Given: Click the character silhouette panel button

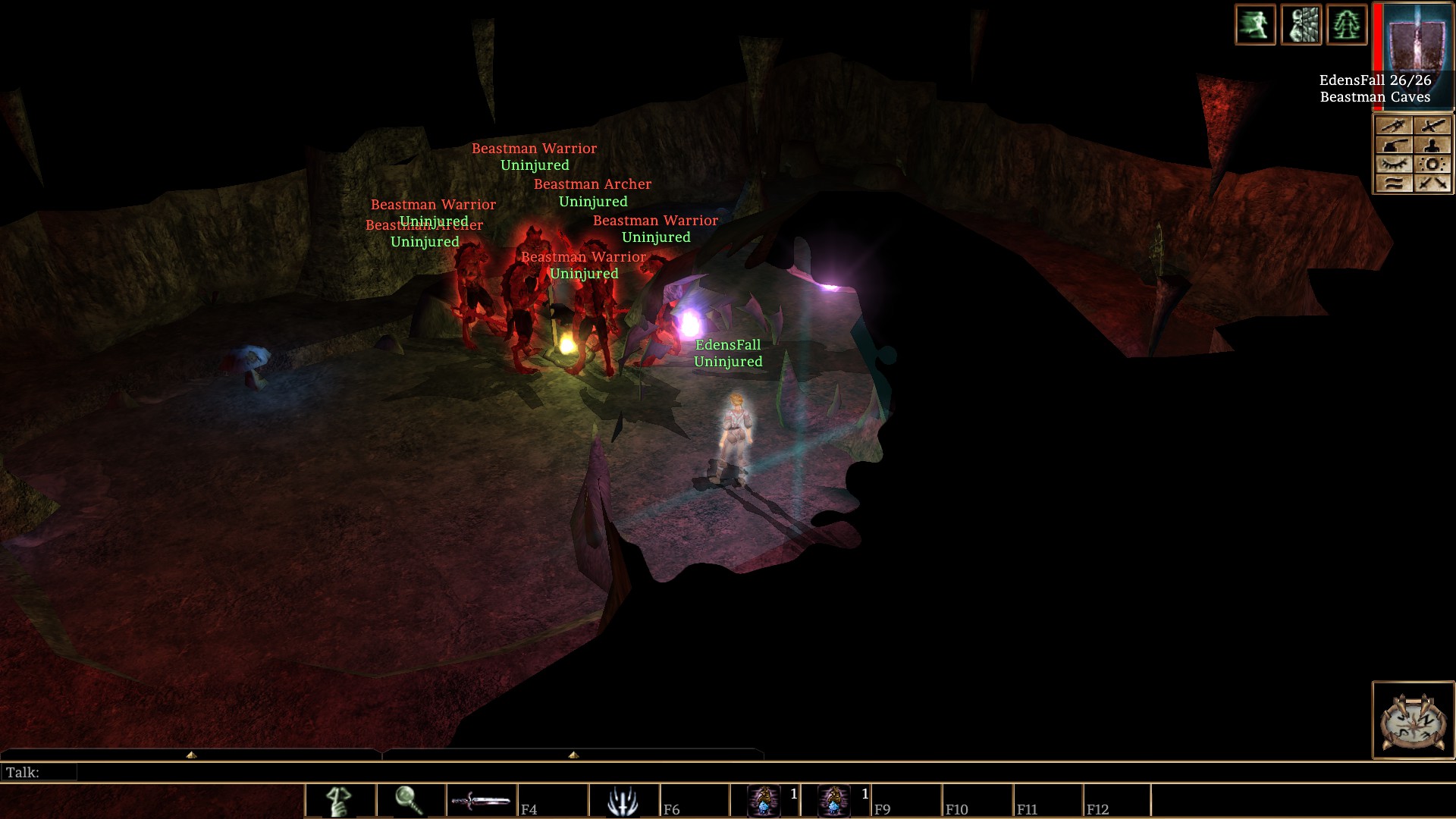Looking at the screenshot, I should 1432,145.
